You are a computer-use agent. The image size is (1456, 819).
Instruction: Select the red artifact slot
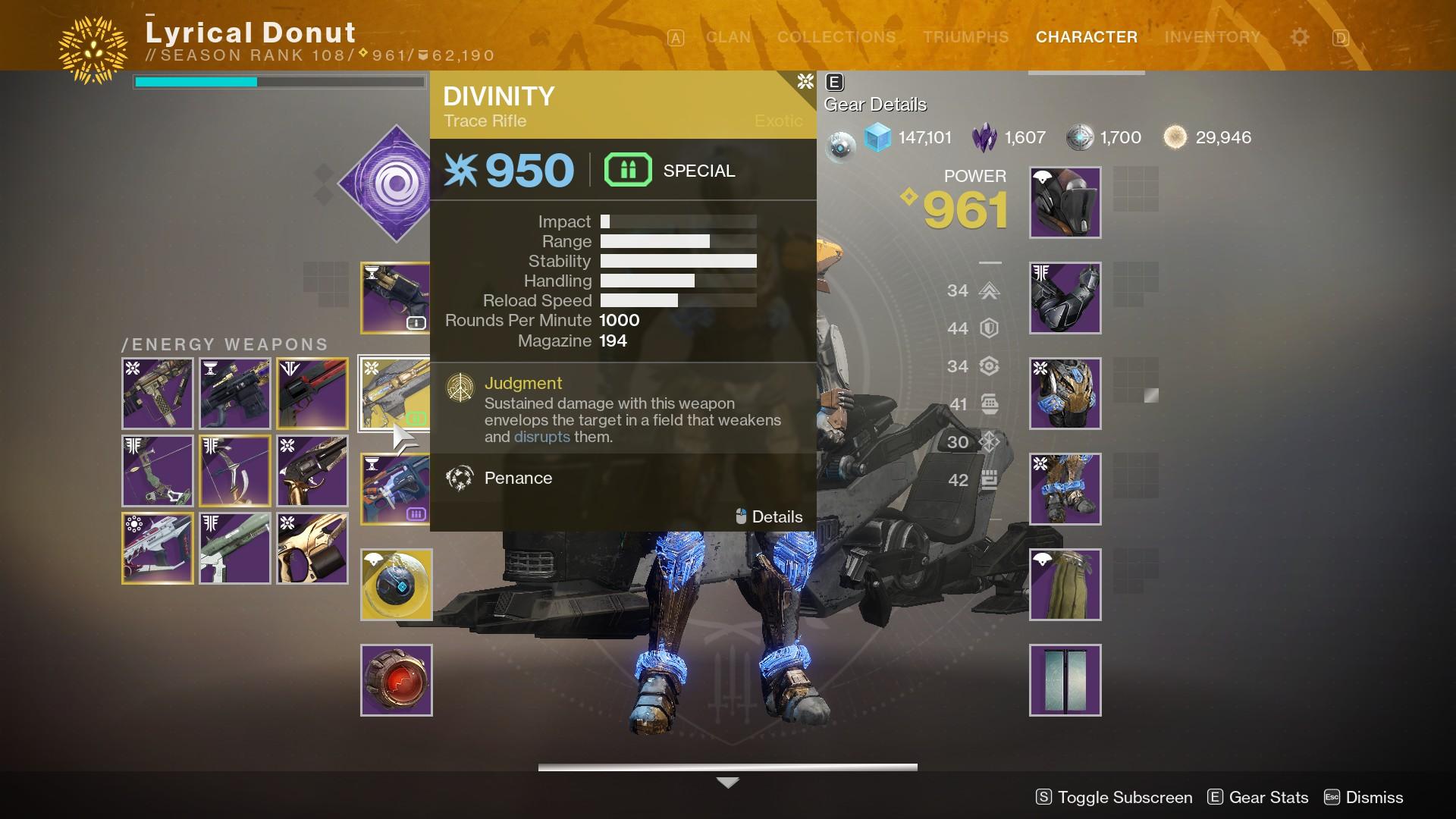pos(396,680)
